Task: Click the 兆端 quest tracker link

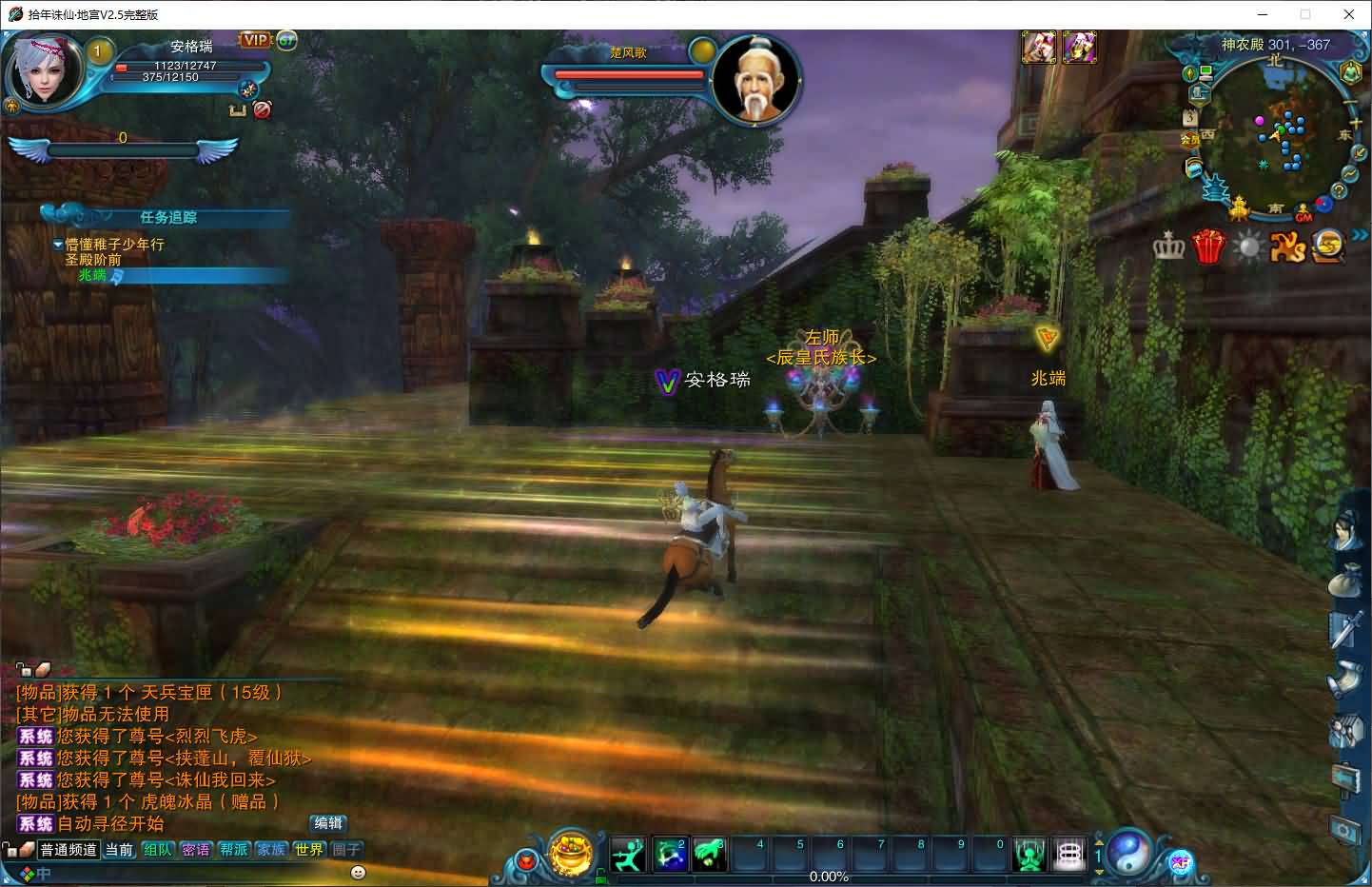Action: click(93, 275)
